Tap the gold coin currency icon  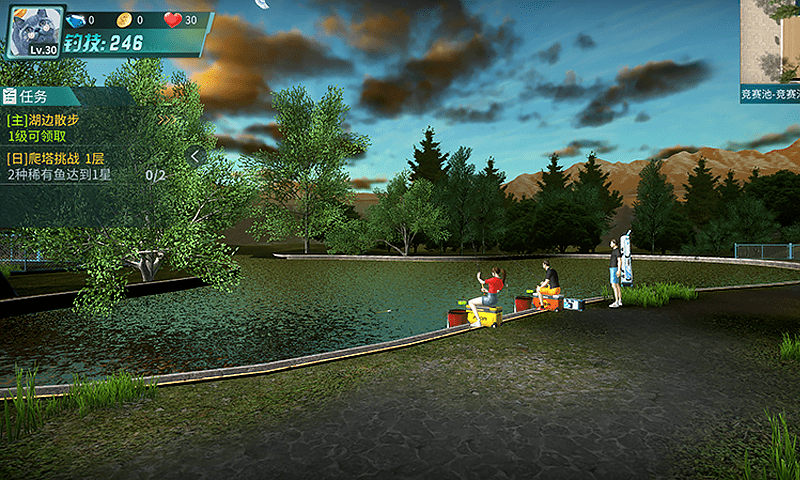tap(124, 19)
